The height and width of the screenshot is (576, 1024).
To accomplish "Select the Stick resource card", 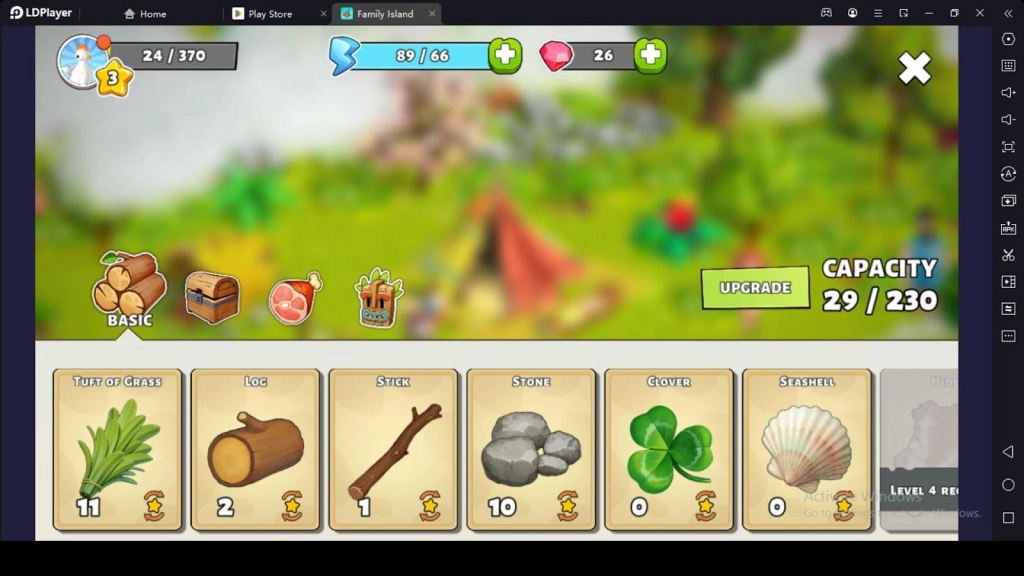I will click(x=394, y=449).
